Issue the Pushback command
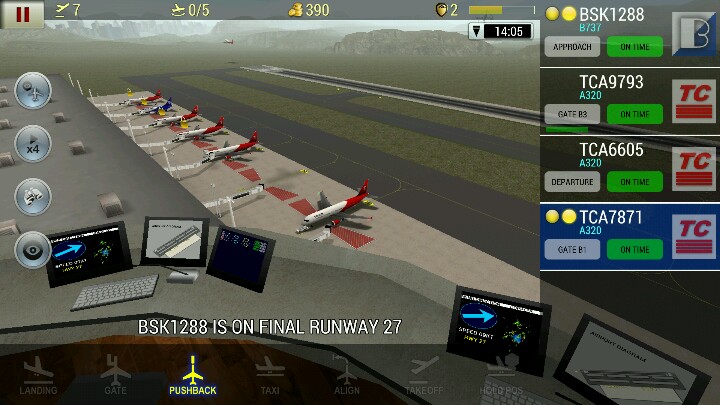The height and width of the screenshot is (405, 720). (x=192, y=376)
